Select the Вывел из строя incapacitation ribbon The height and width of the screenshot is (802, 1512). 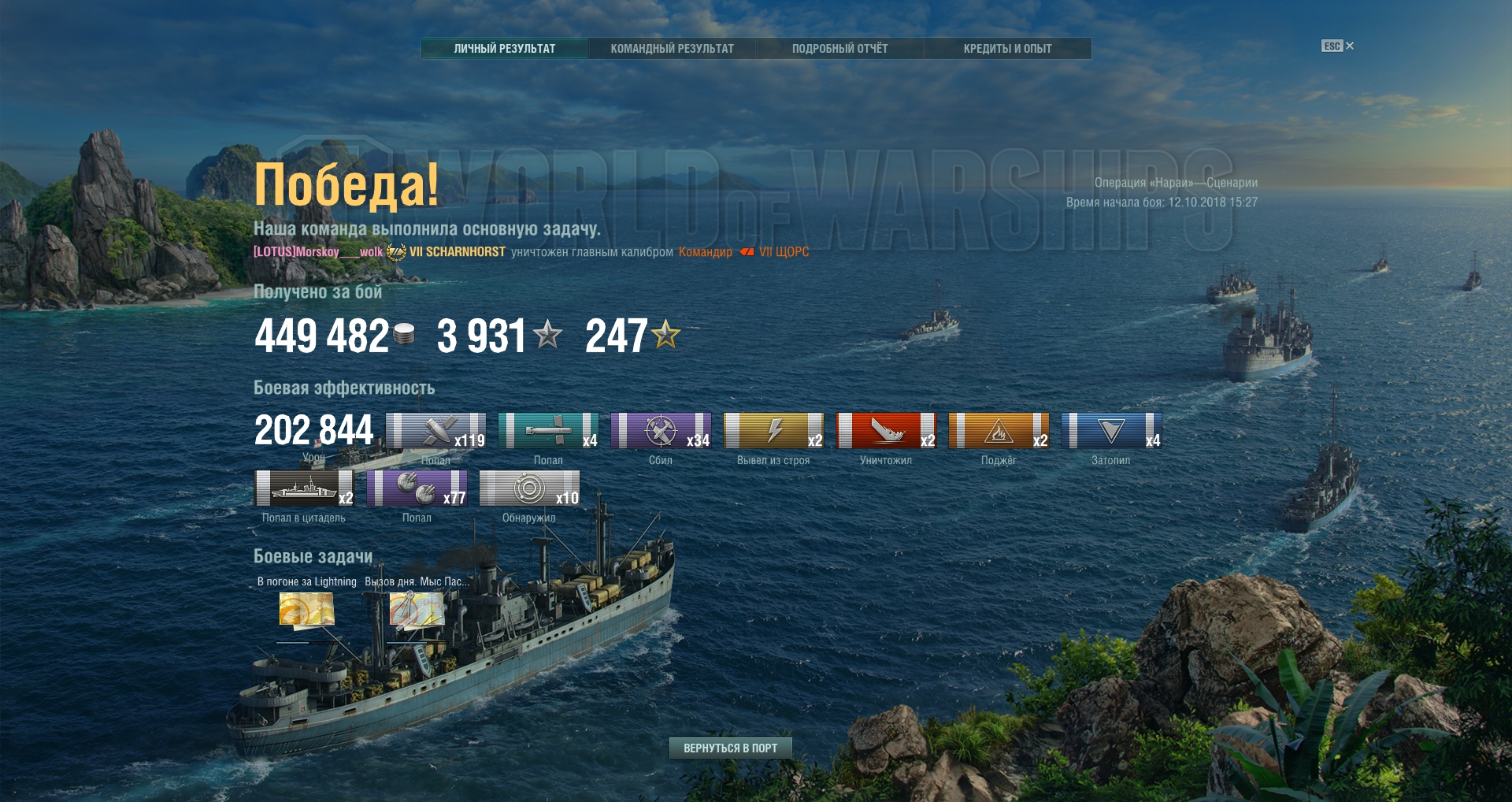pos(773,431)
